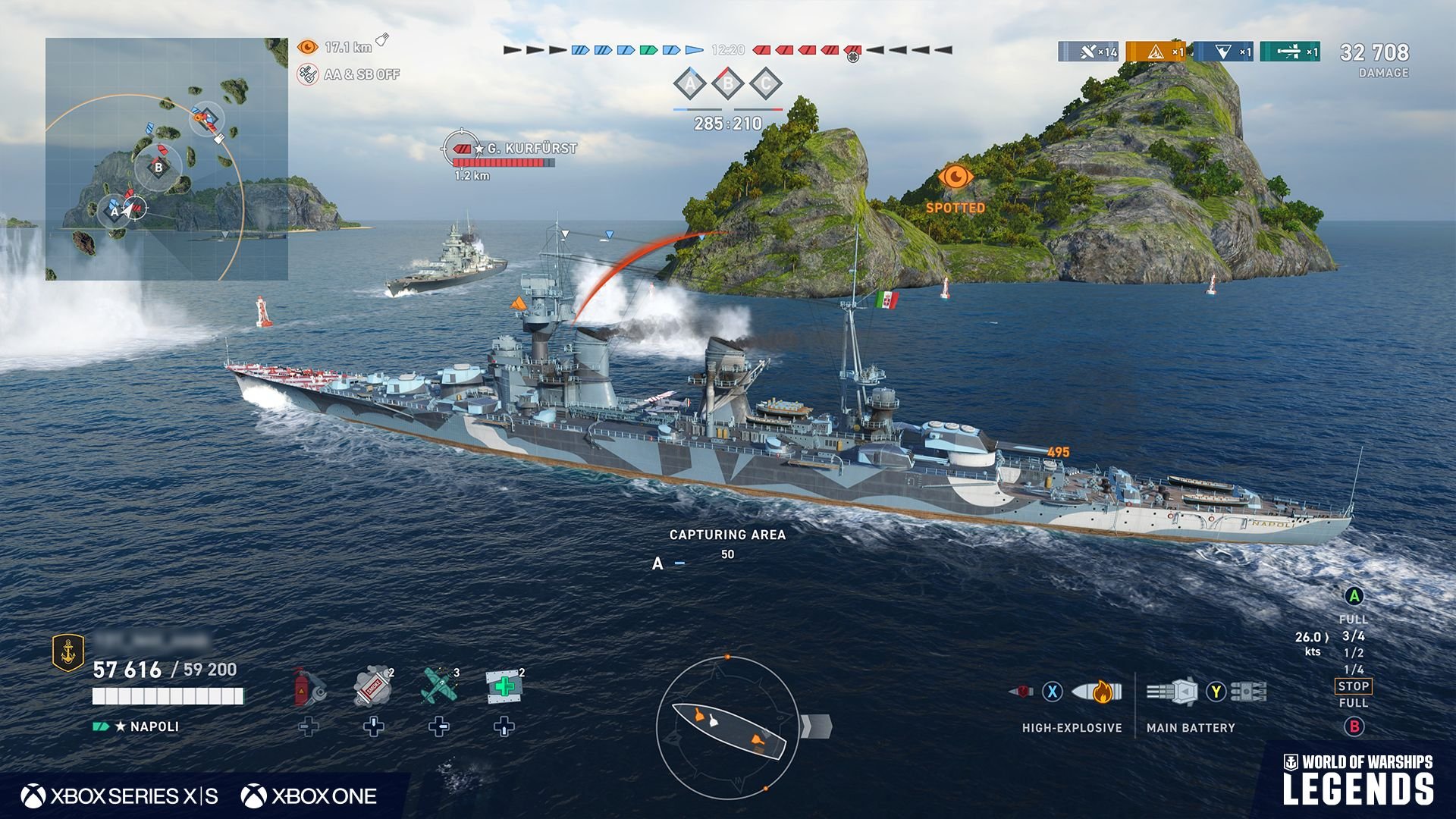1456x819 pixels.
Task: Click the orange Spotted eye indicator
Action: [955, 177]
